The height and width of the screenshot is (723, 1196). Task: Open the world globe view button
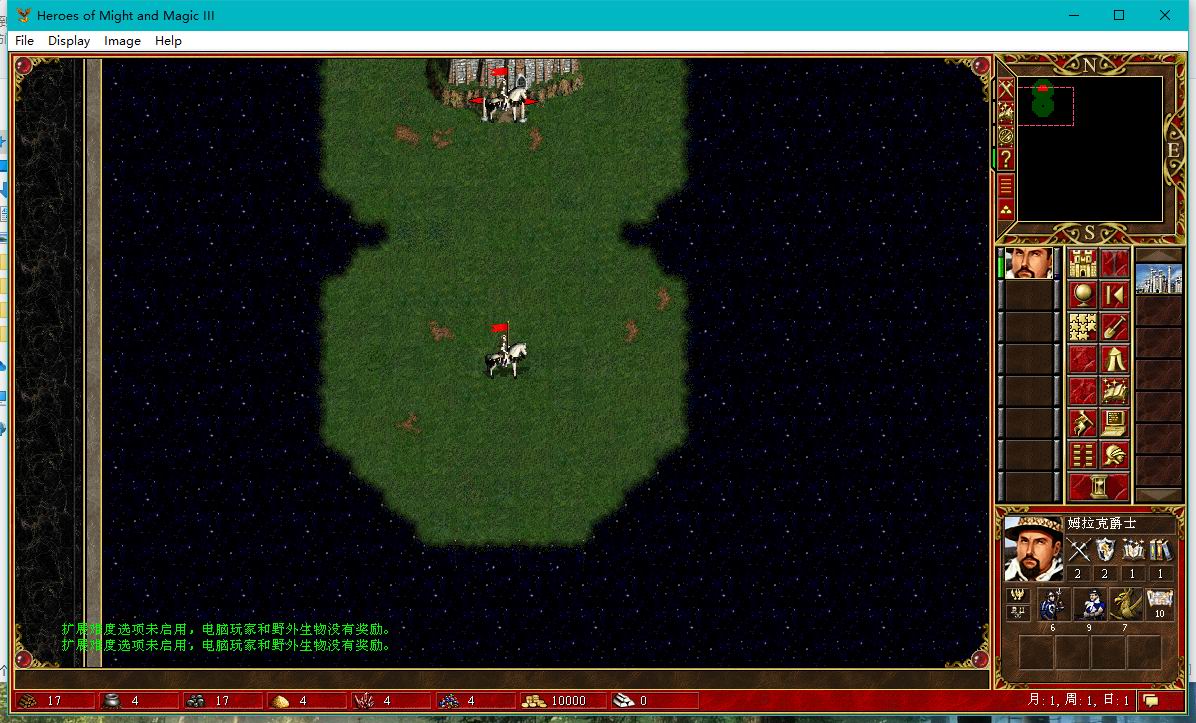(x=1083, y=295)
